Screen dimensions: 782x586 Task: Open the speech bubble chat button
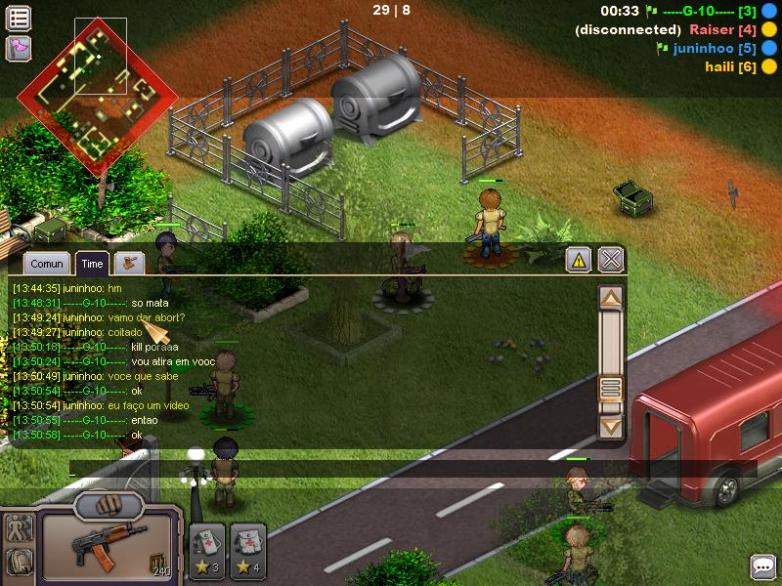click(763, 567)
